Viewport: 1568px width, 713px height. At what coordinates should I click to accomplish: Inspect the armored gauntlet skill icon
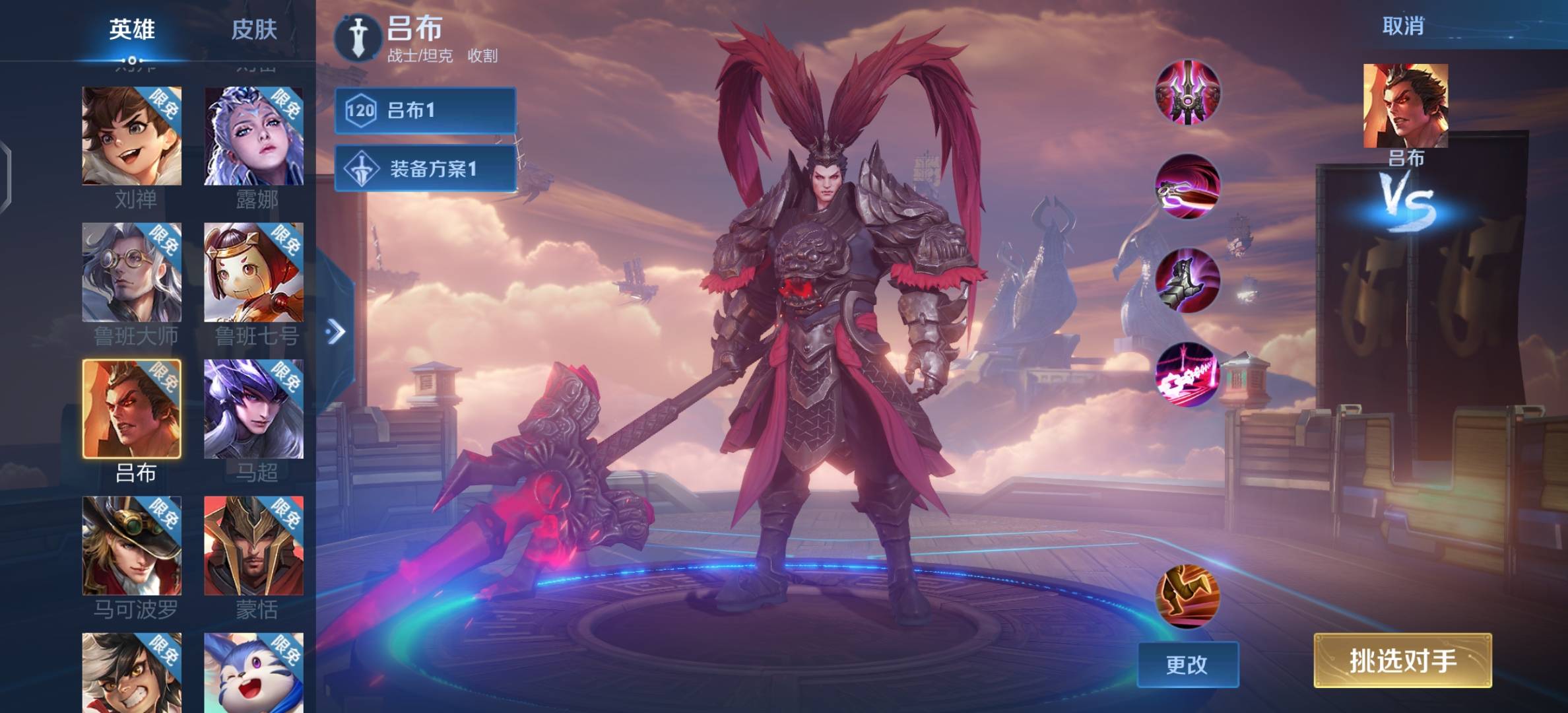[1187, 281]
